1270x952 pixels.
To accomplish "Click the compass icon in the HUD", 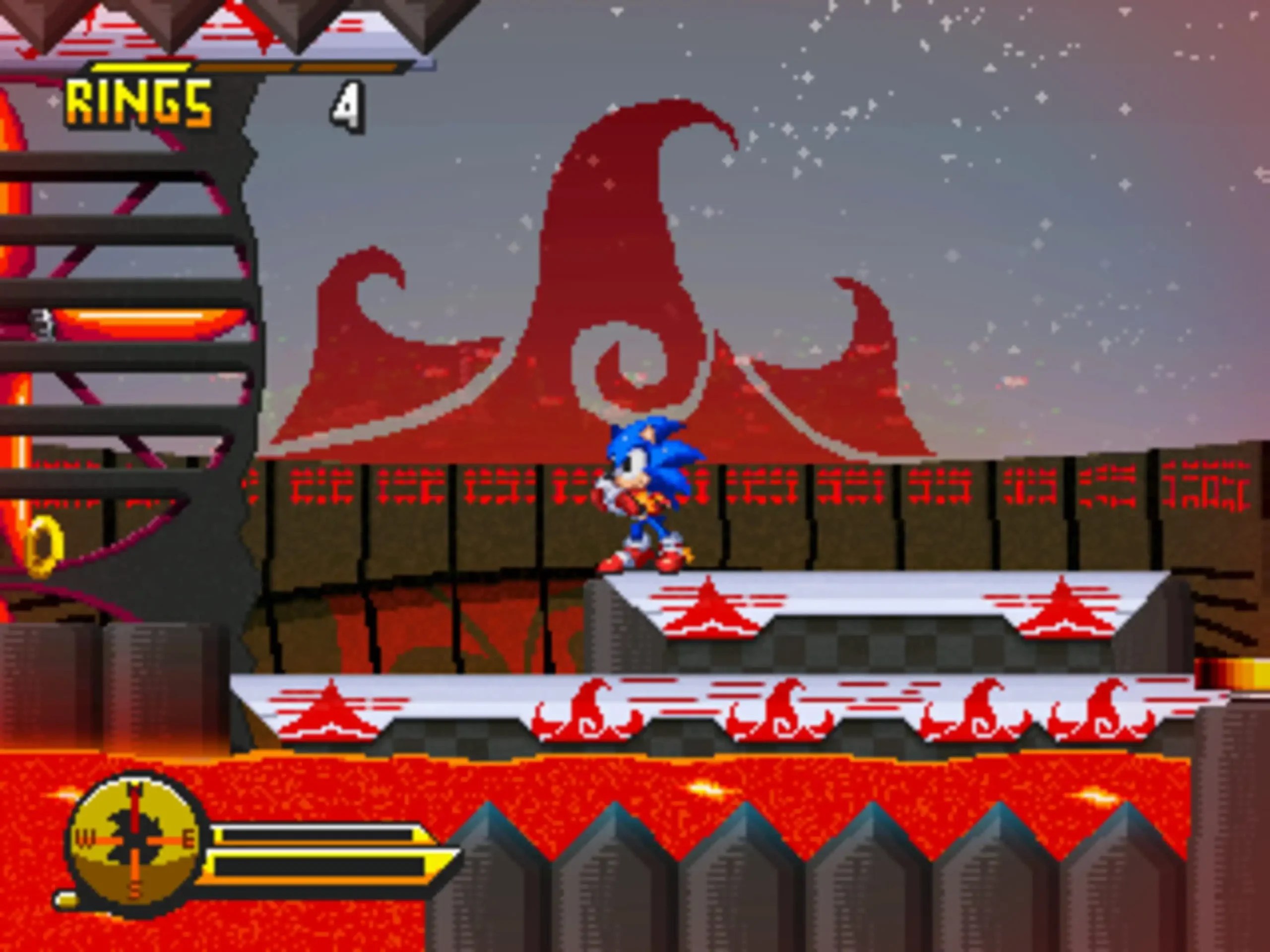I will coord(135,840).
